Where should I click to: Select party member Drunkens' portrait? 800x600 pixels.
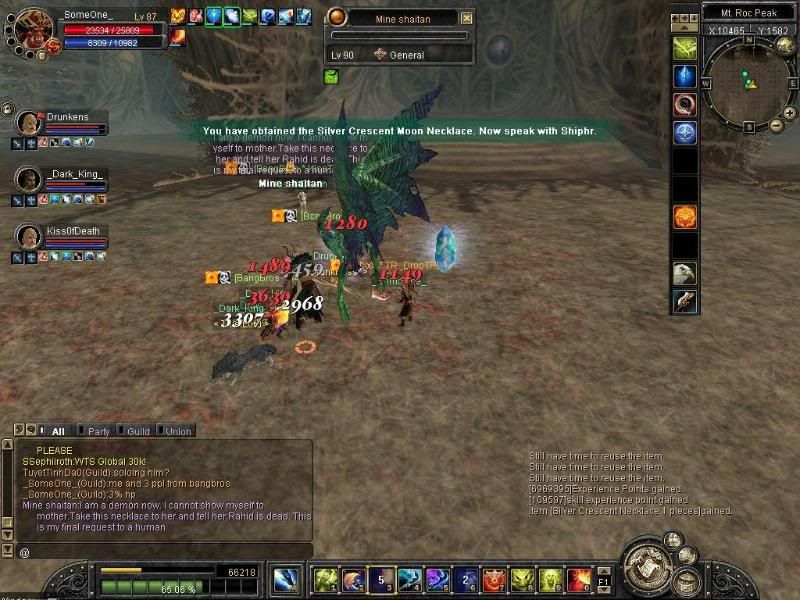click(30, 124)
